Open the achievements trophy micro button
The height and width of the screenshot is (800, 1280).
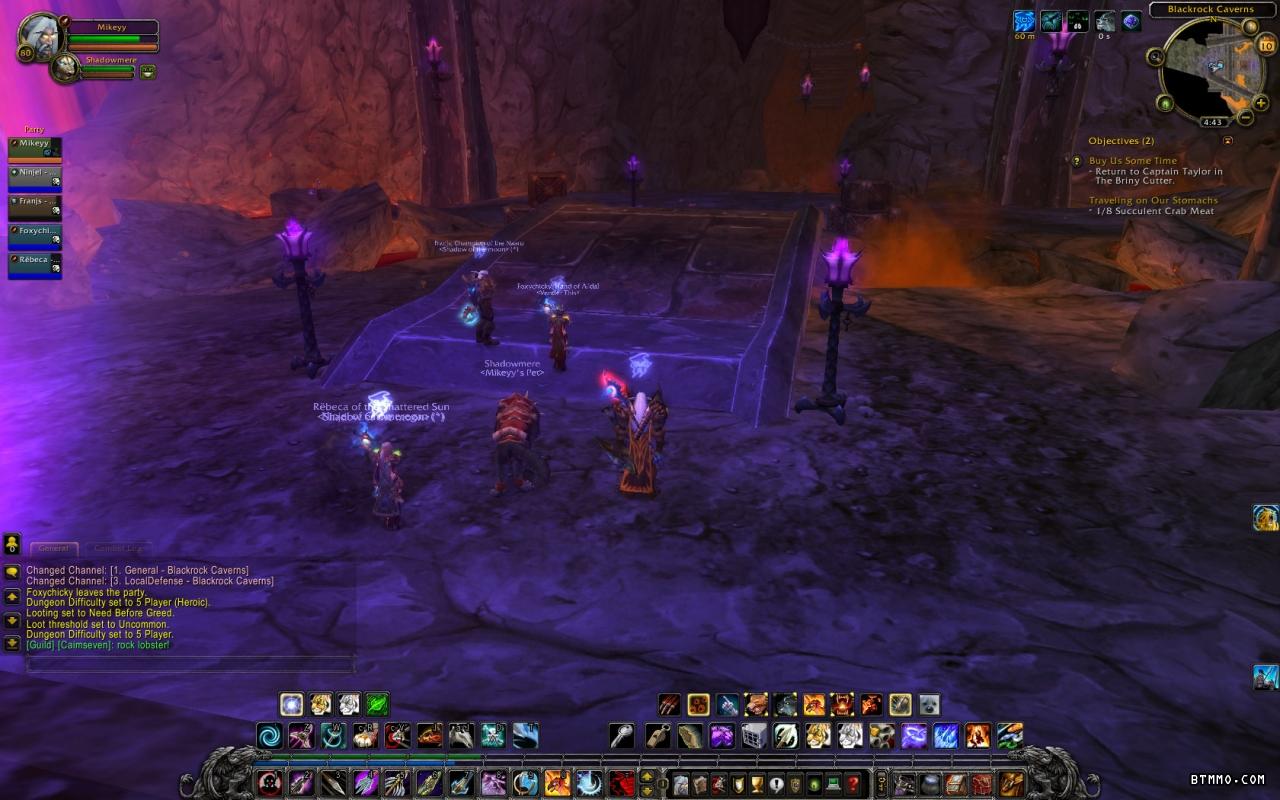pyautogui.click(x=755, y=783)
